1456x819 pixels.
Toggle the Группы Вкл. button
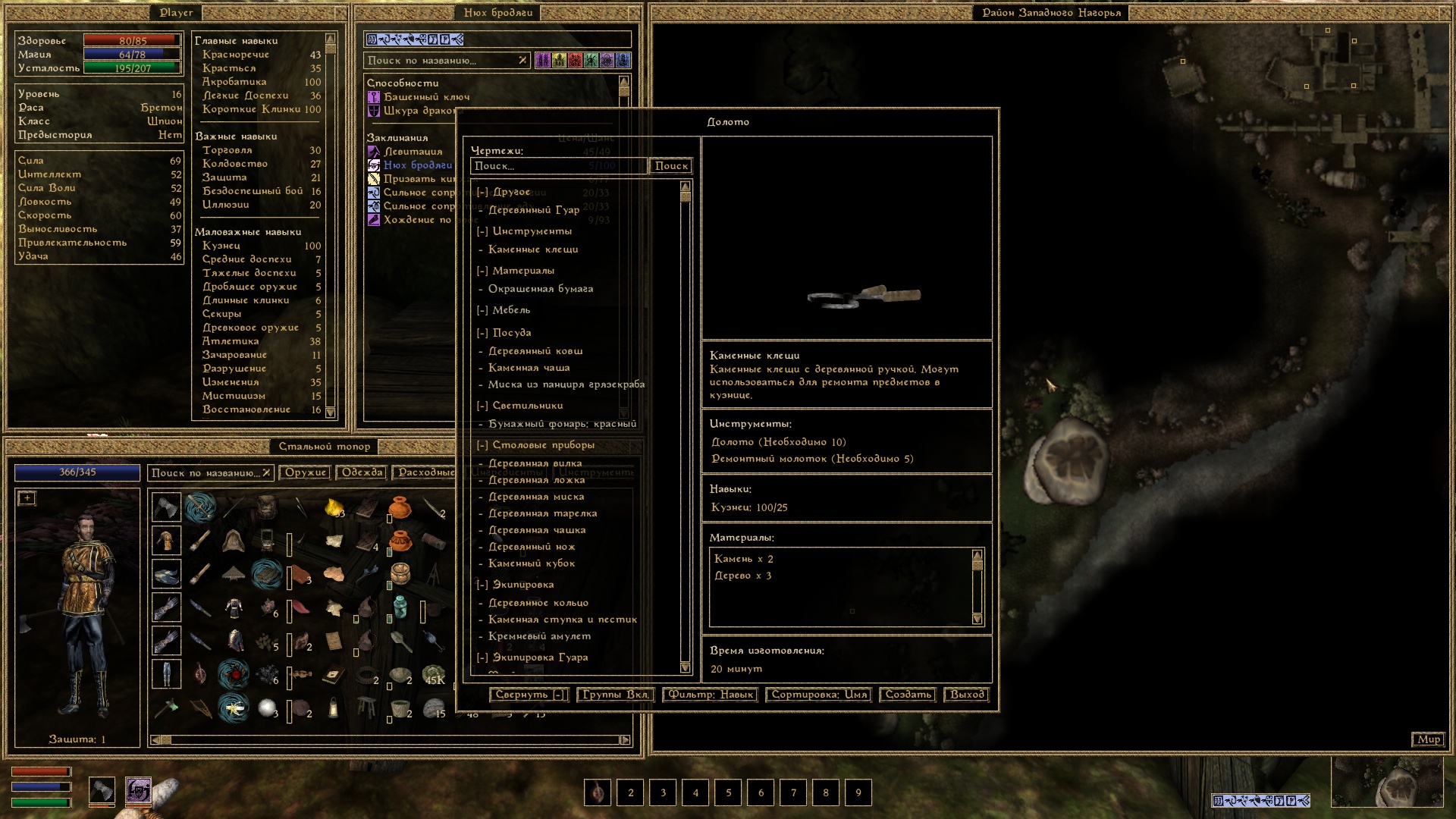point(615,695)
